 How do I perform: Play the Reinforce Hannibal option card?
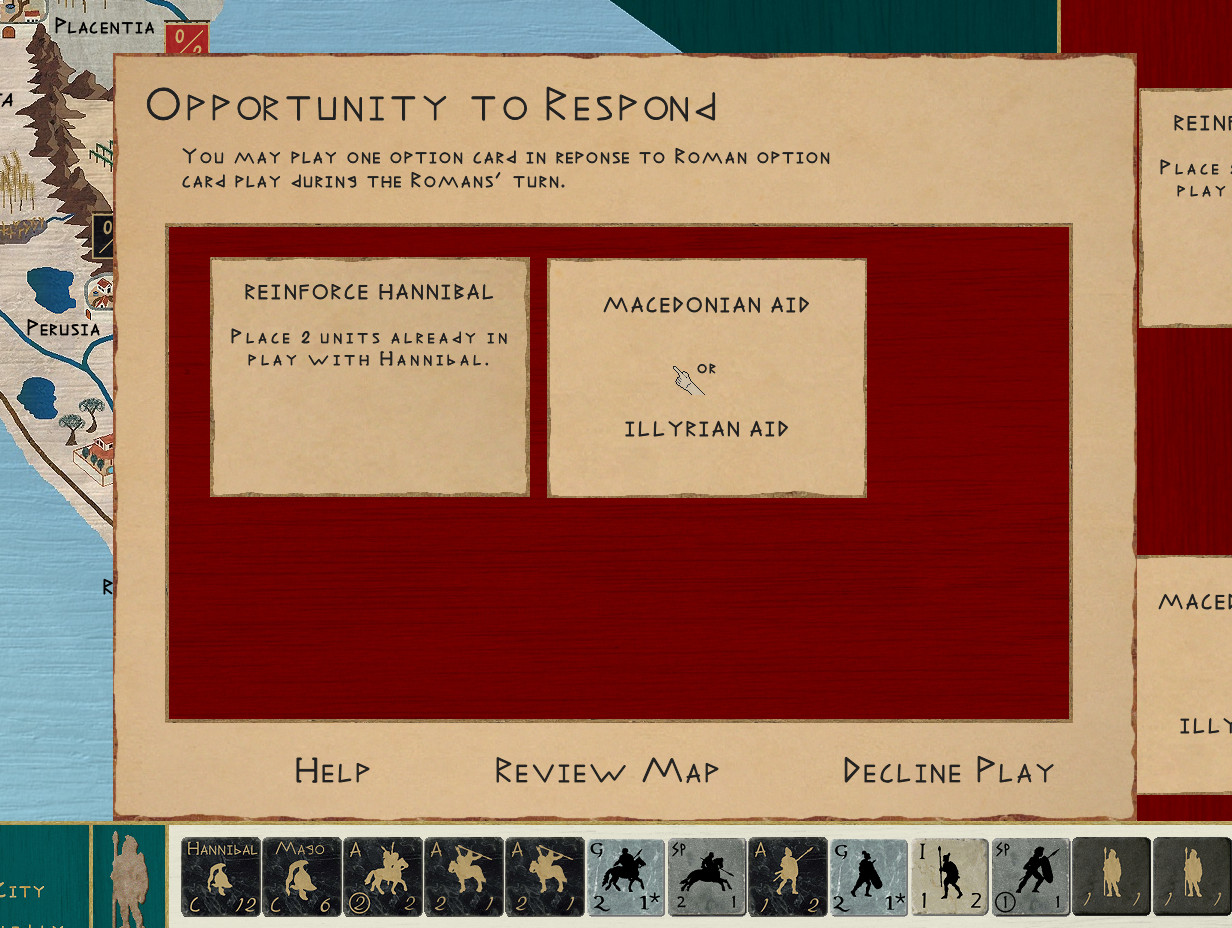point(369,376)
